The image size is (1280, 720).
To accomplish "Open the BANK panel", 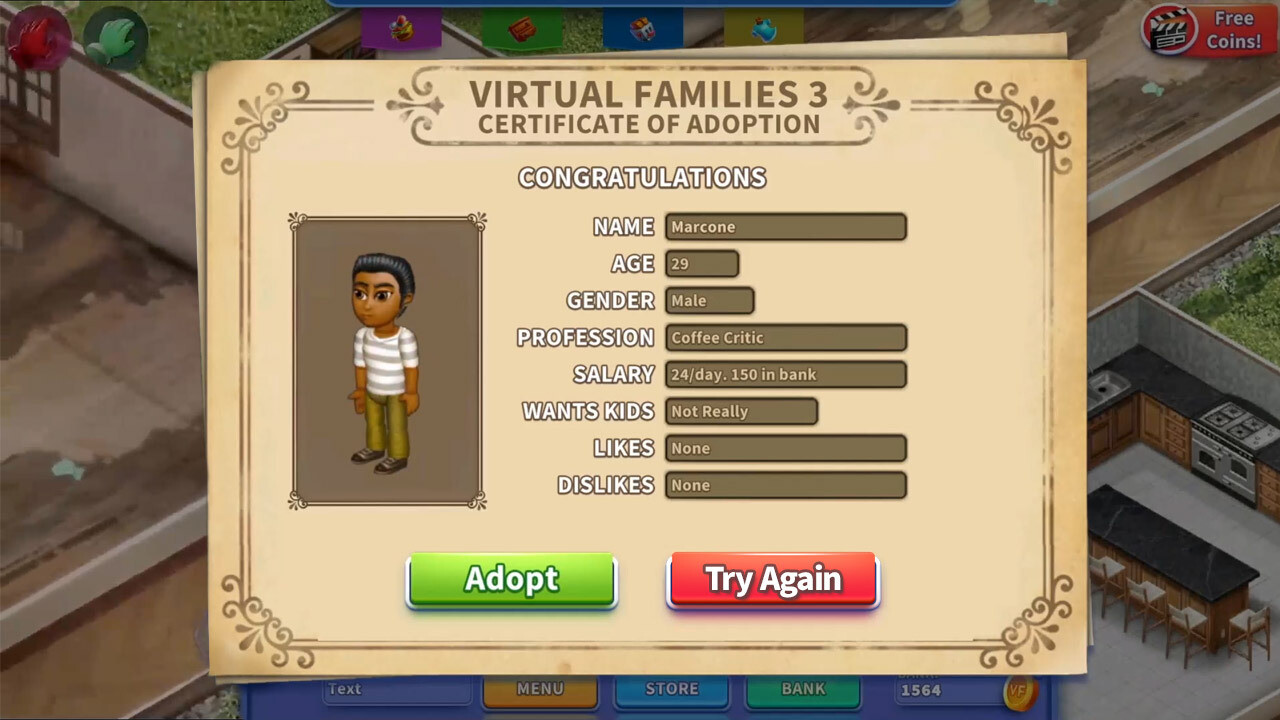I will [x=802, y=689].
